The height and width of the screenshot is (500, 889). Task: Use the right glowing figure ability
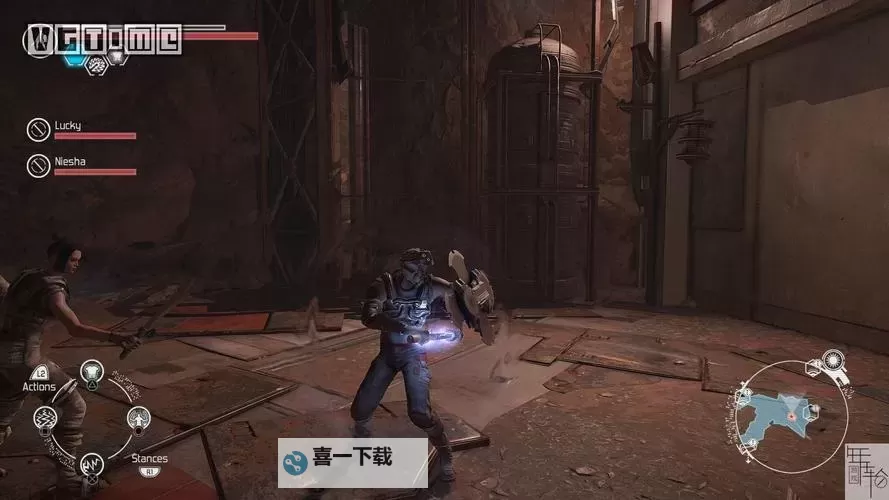pyautogui.click(x=138, y=418)
